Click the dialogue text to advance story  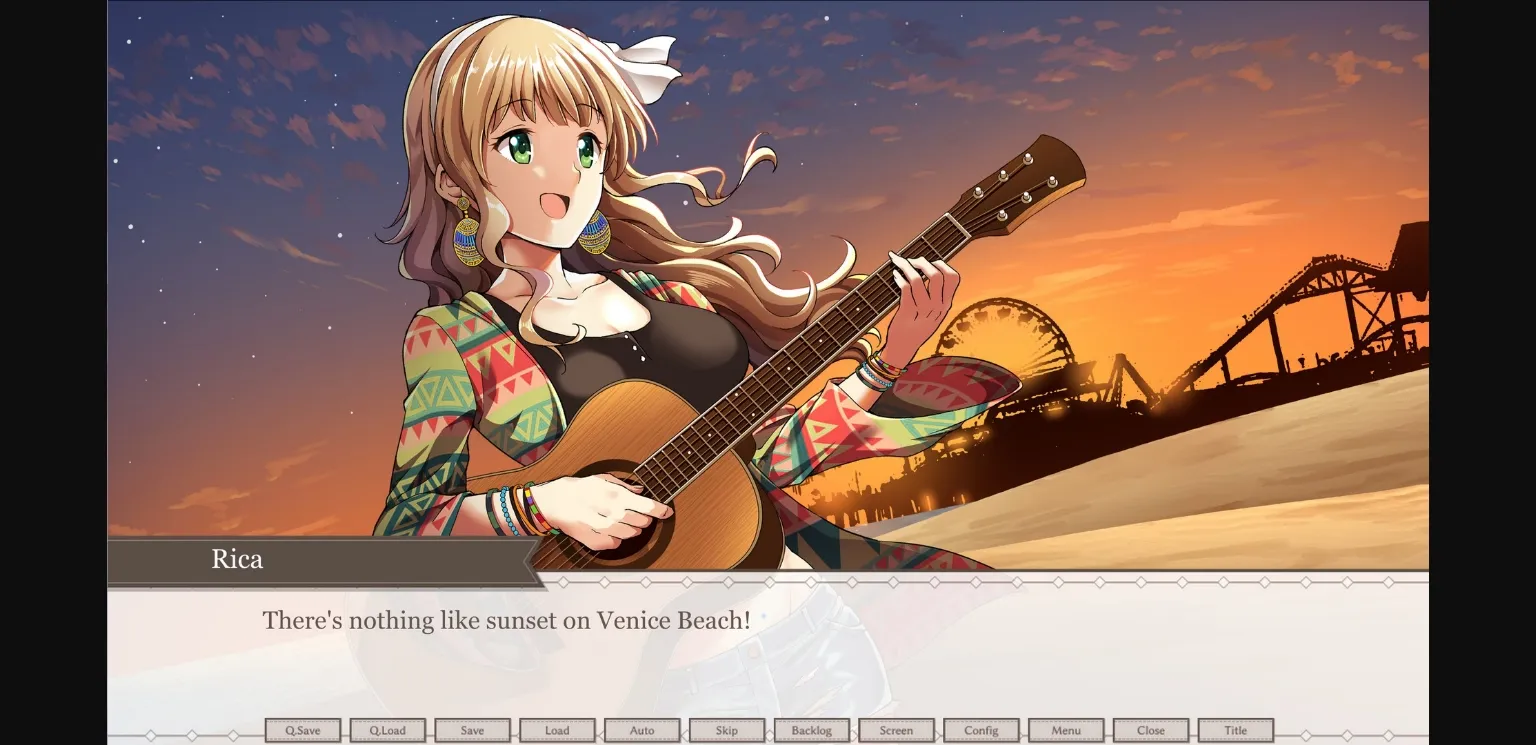(505, 620)
